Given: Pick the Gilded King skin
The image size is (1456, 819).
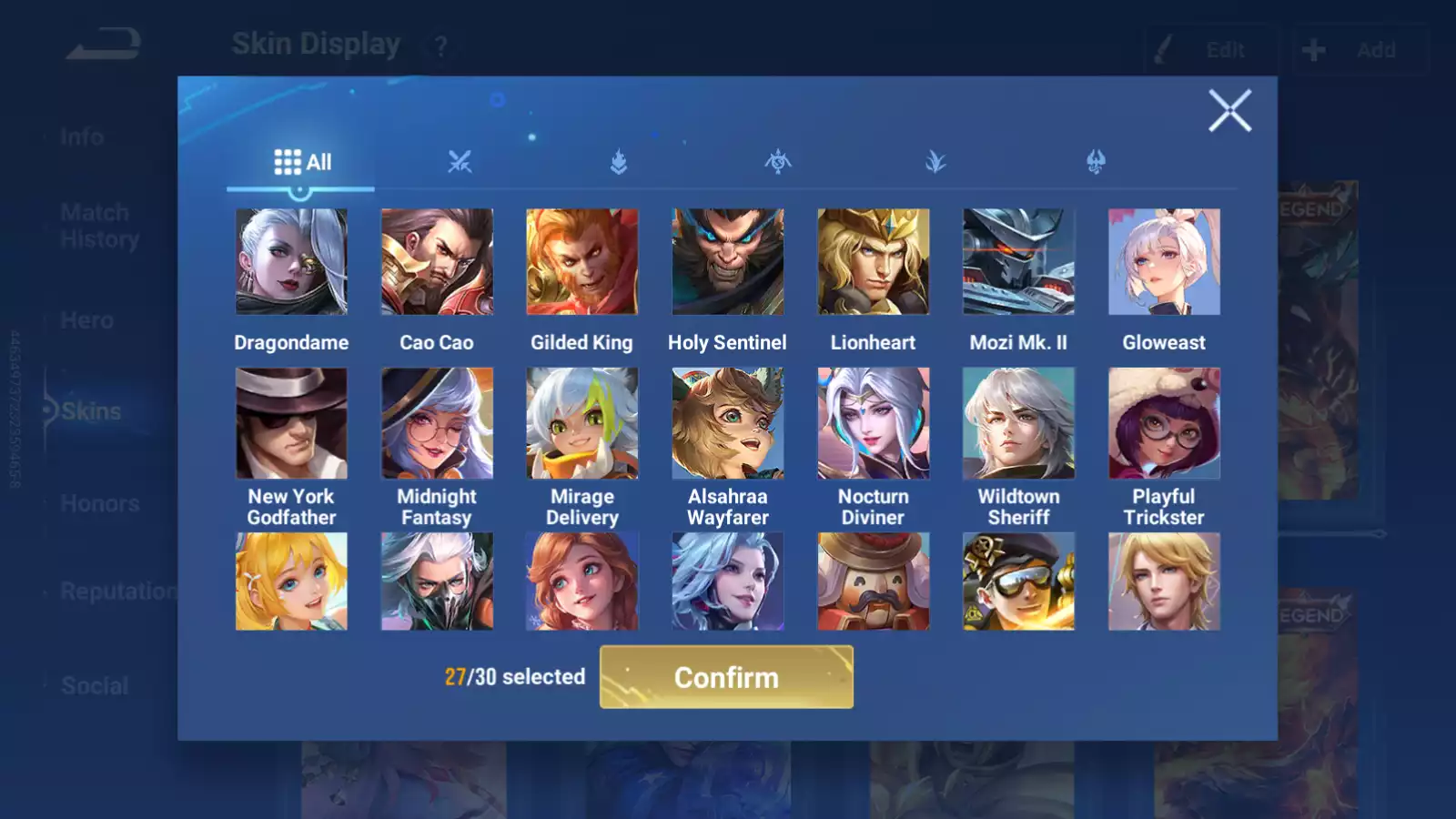Looking at the screenshot, I should click(582, 262).
